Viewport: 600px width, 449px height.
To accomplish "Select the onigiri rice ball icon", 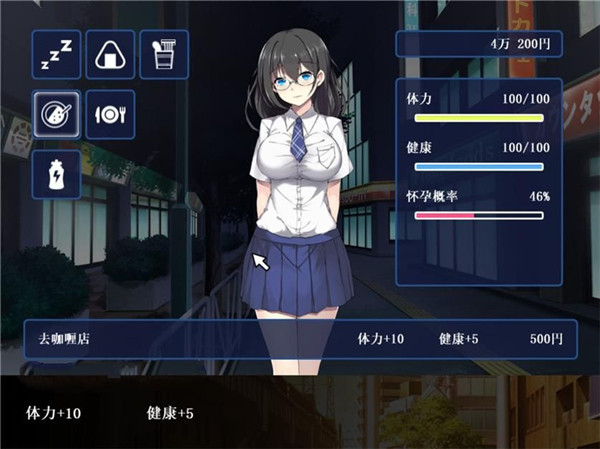I will coord(110,54).
